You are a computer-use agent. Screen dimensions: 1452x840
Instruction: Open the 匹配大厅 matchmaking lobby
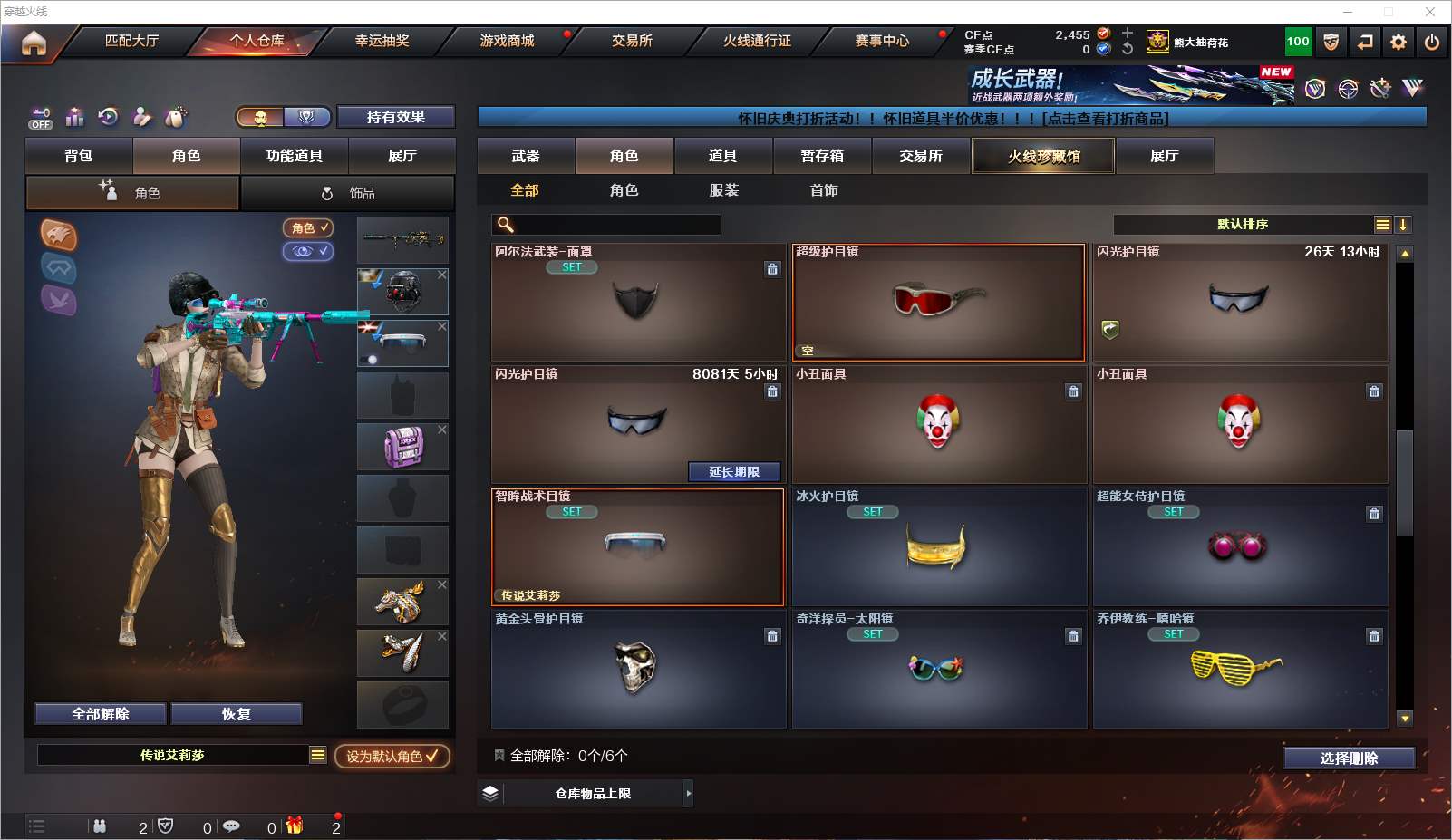[131, 41]
